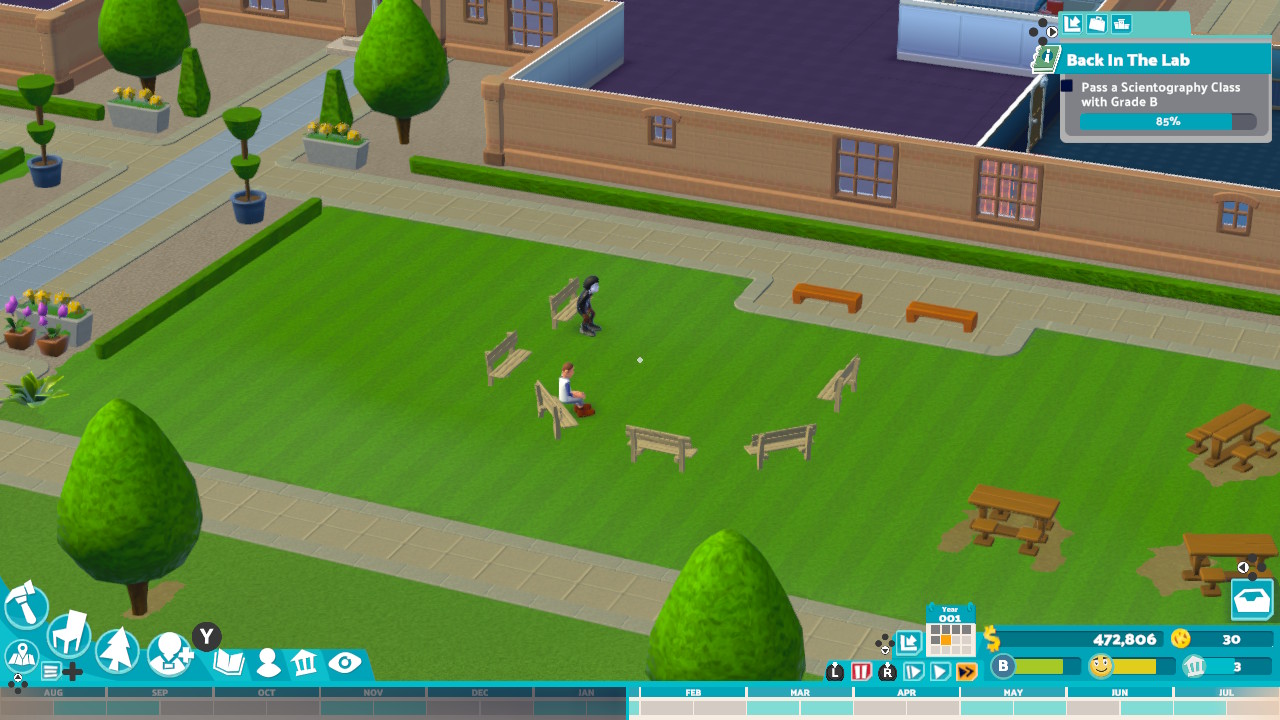The height and width of the screenshot is (720, 1280).
Task: Select the tree outdoor decoration tool
Action: [x=117, y=650]
